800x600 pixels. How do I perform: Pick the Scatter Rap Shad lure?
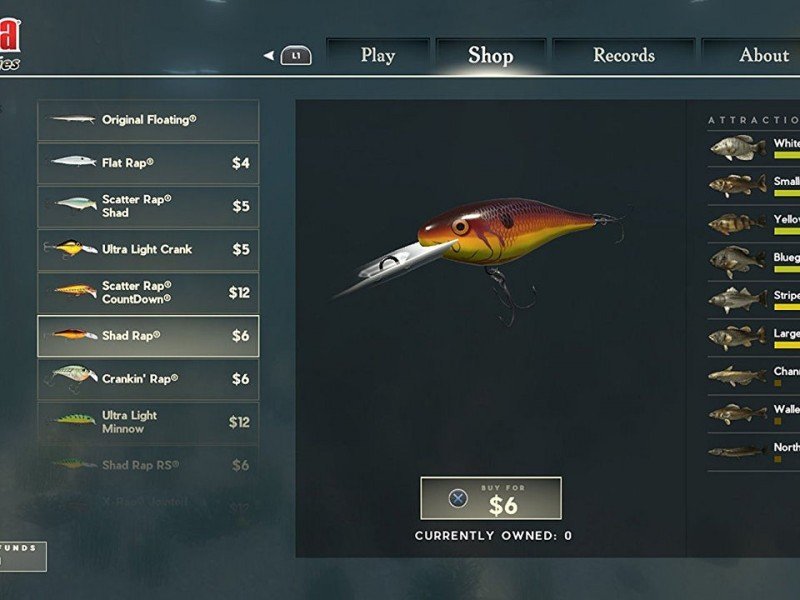pyautogui.click(x=148, y=206)
